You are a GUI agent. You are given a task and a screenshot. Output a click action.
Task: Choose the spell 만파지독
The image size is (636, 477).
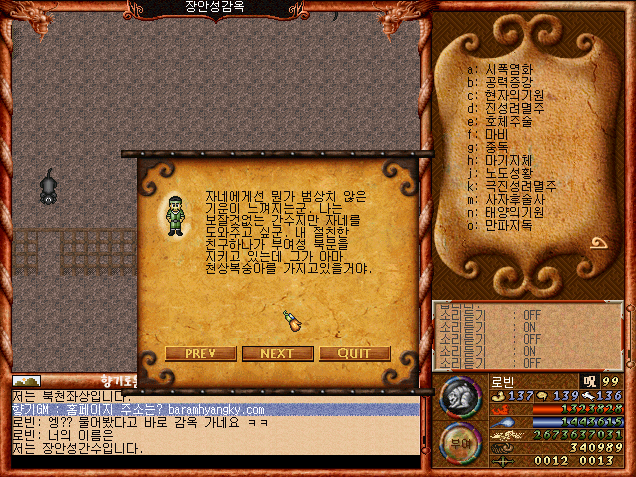coord(509,225)
